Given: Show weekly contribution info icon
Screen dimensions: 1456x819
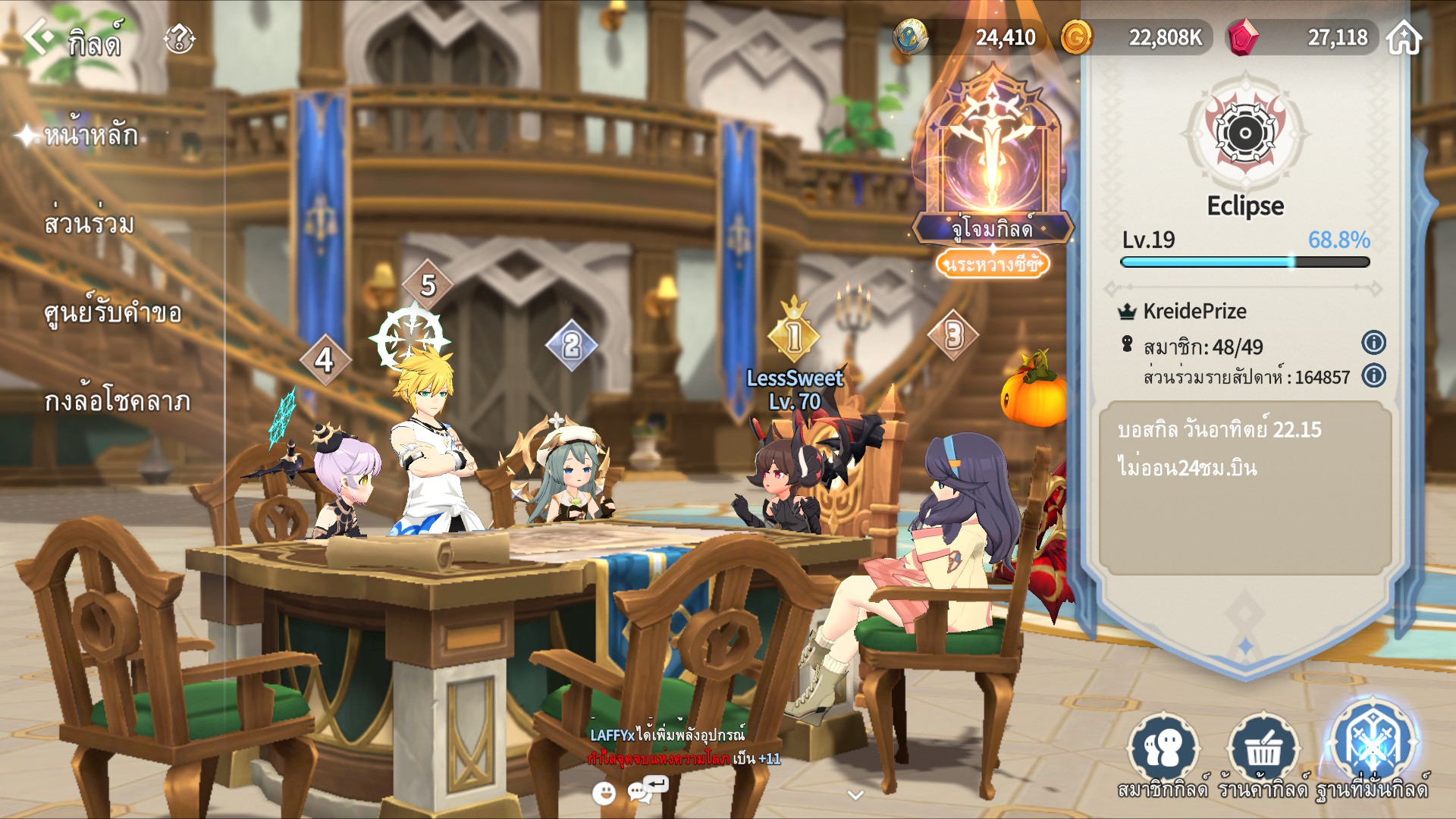Looking at the screenshot, I should (1373, 376).
